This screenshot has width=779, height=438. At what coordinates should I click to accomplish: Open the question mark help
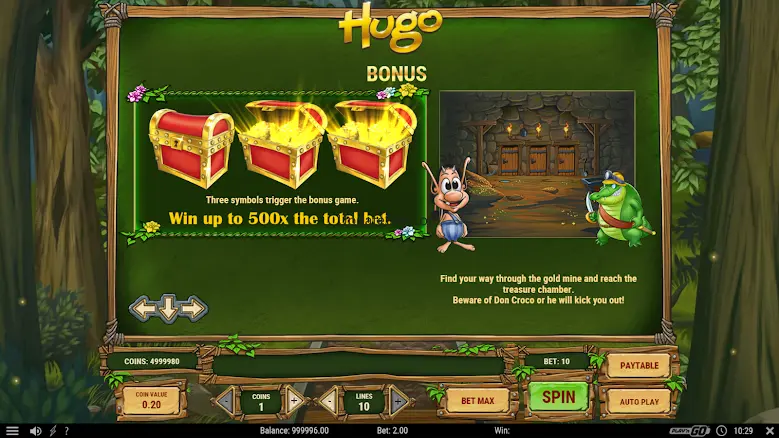click(68, 431)
